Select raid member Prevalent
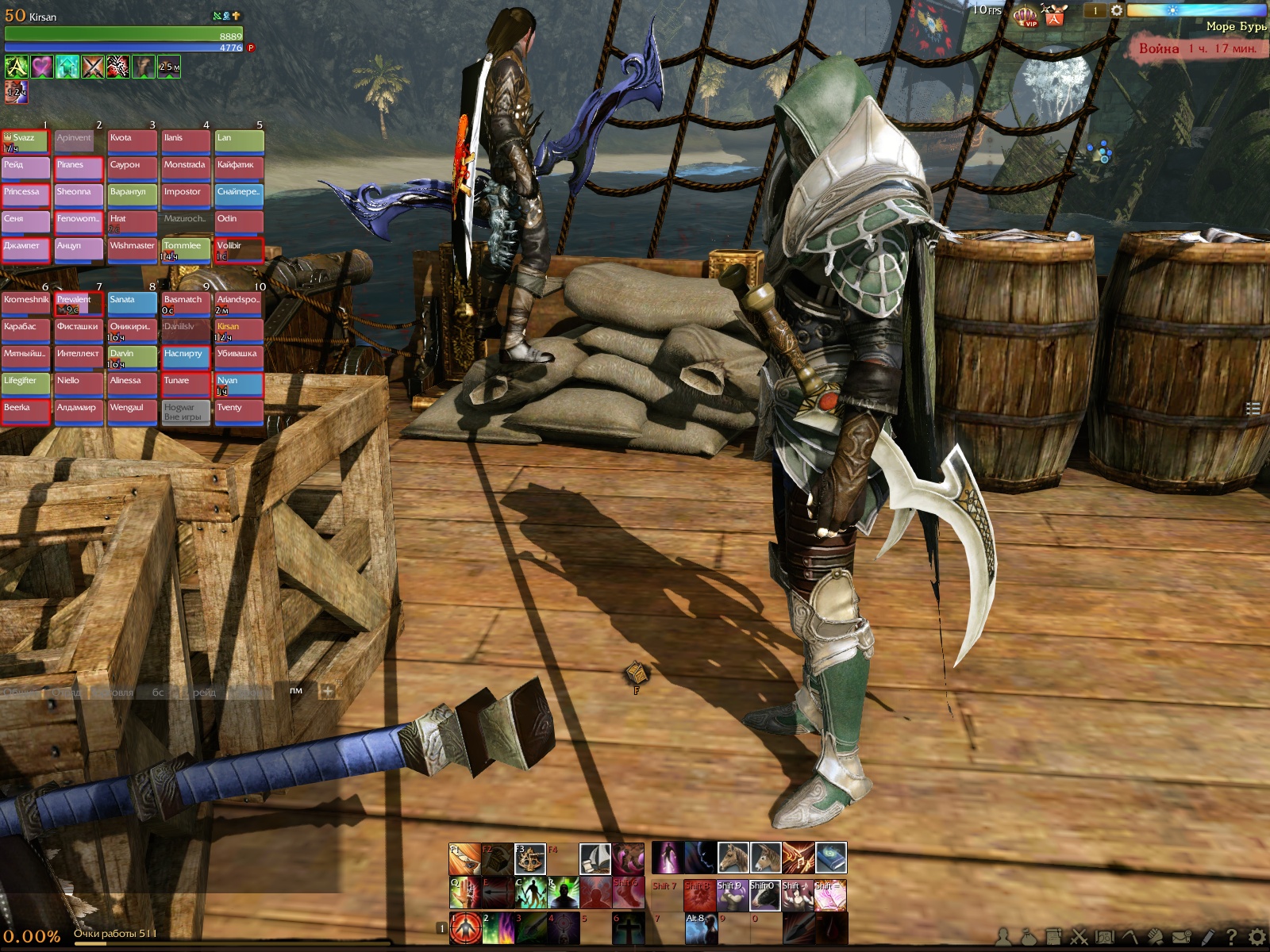The height and width of the screenshot is (952, 1270). 79,304
